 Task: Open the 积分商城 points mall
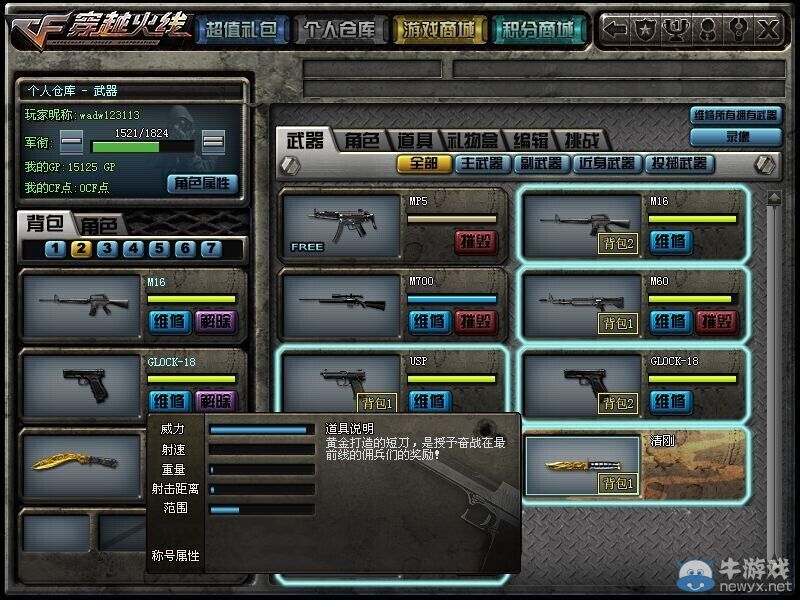click(x=538, y=30)
